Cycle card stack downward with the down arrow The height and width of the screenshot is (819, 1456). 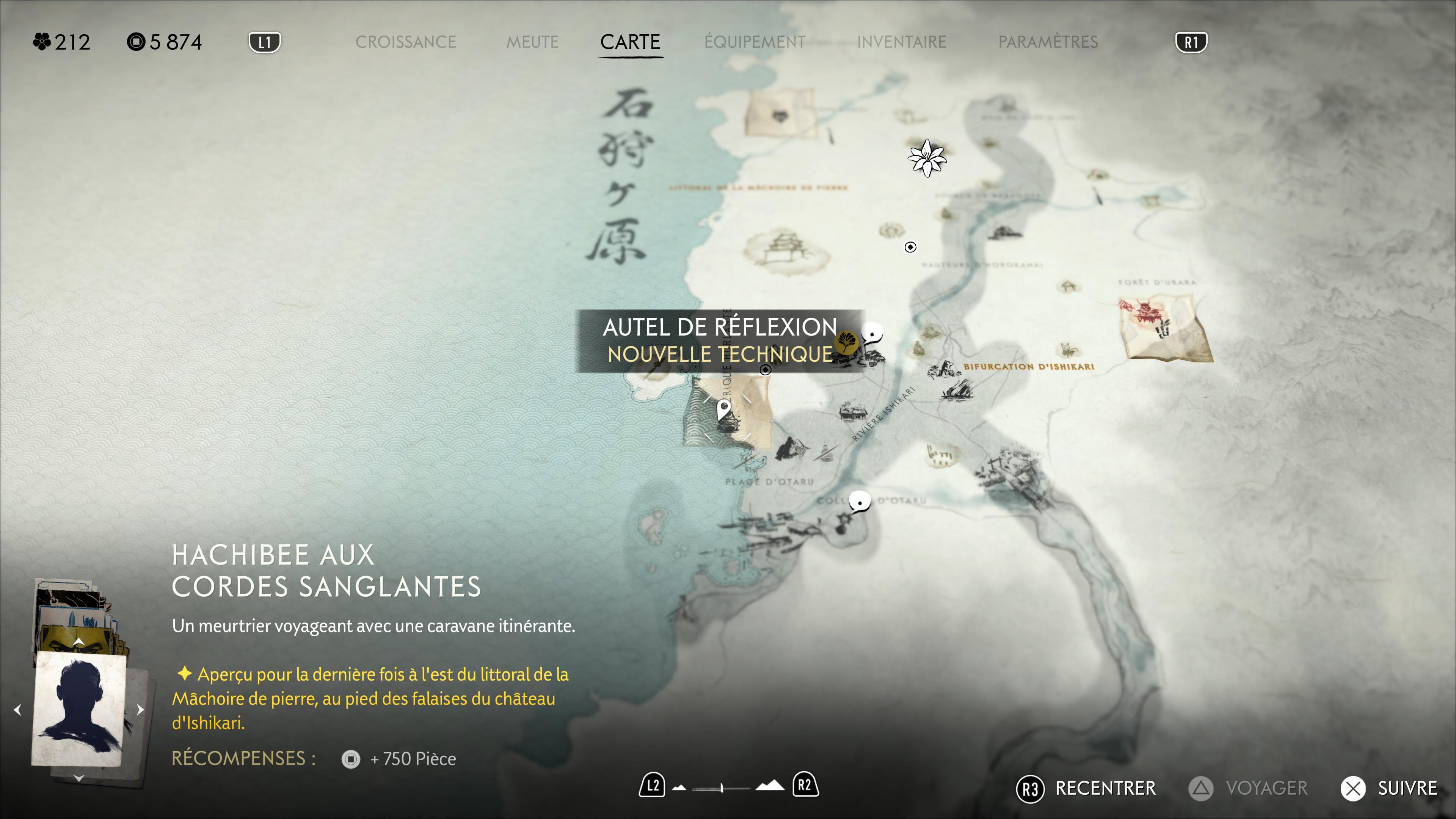tap(78, 778)
